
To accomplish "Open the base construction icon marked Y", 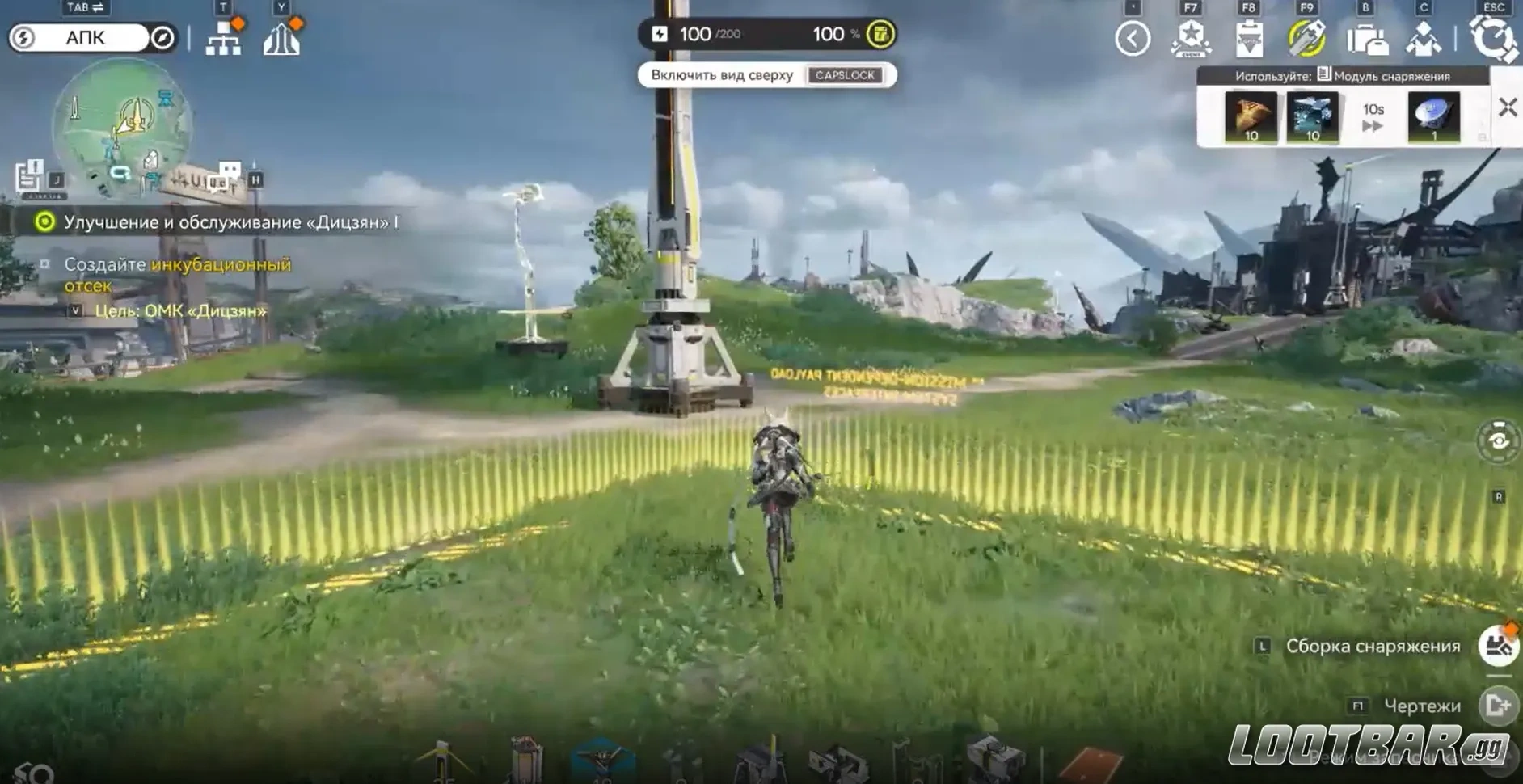I will tap(282, 39).
